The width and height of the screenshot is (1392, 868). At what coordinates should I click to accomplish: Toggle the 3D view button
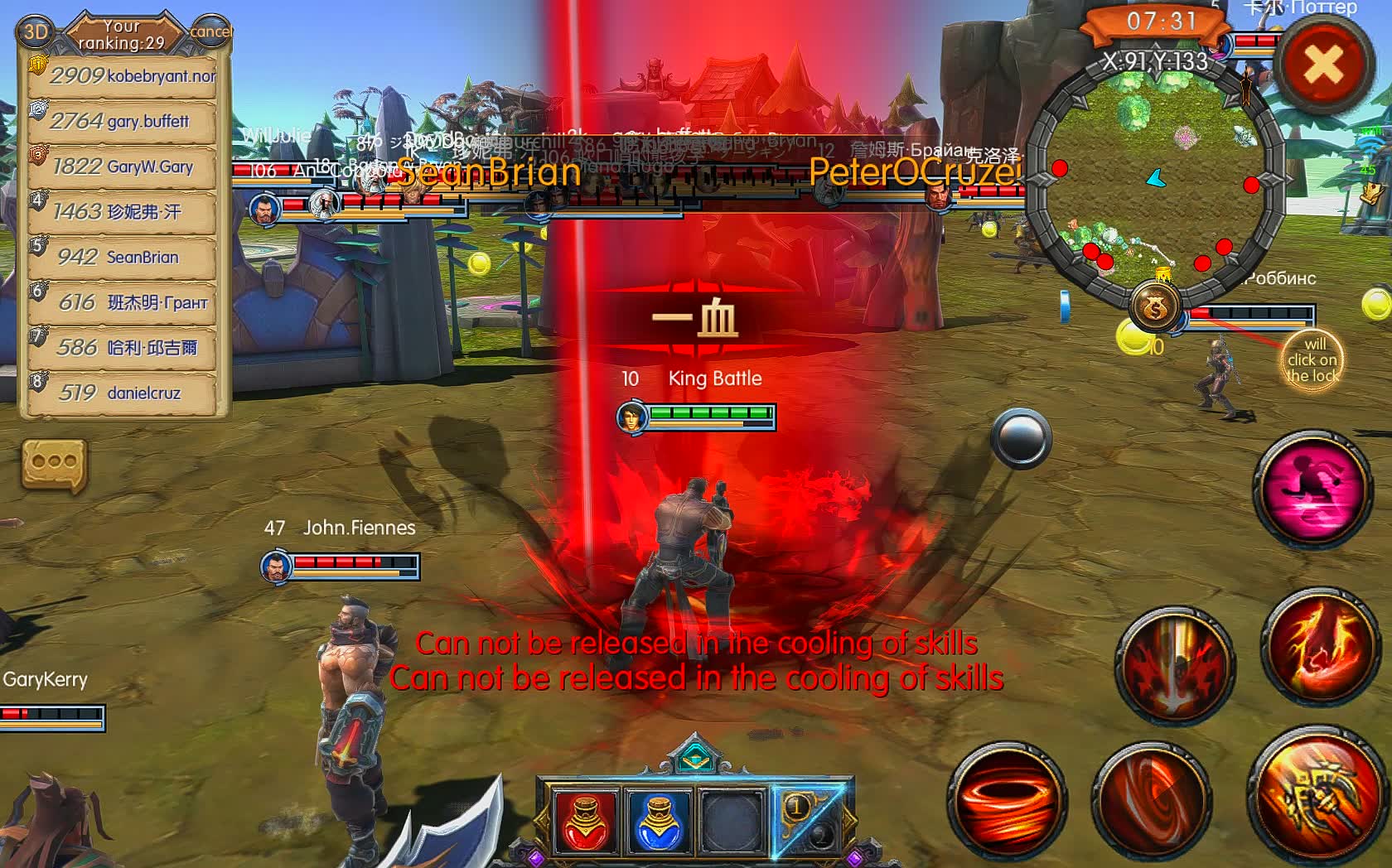(35, 33)
